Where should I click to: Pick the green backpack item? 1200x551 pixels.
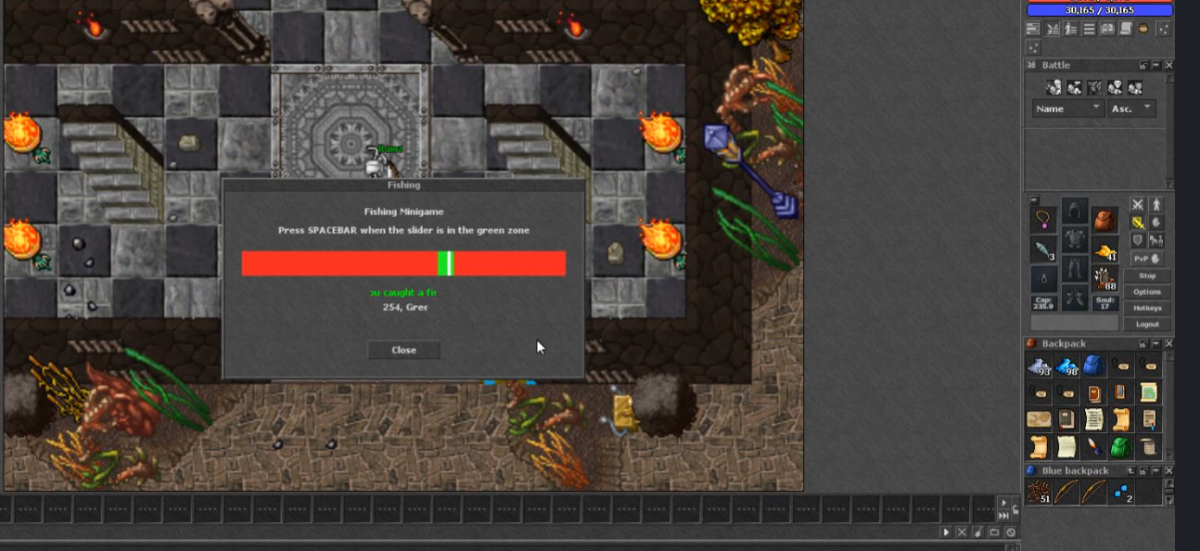click(x=1121, y=447)
